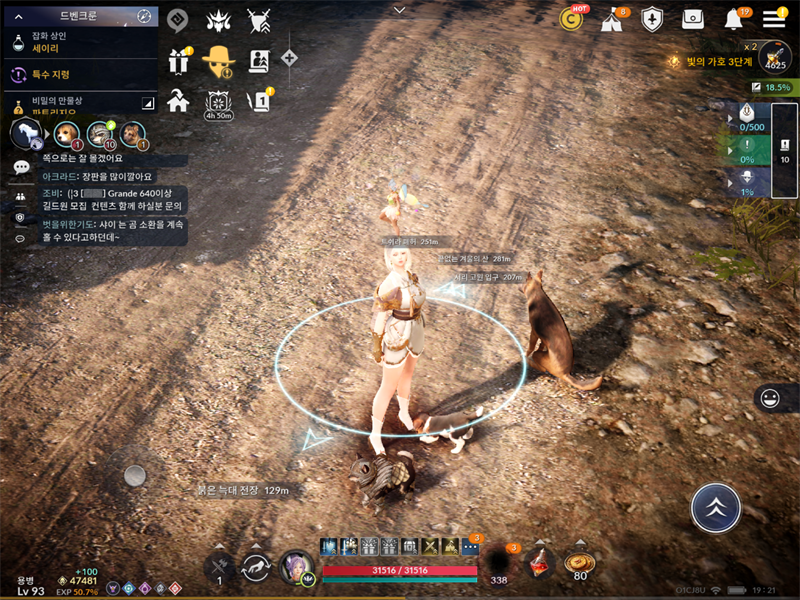Open the purple-haired character portrait
Viewport: 800px width, 600px height.
pyautogui.click(x=298, y=568)
